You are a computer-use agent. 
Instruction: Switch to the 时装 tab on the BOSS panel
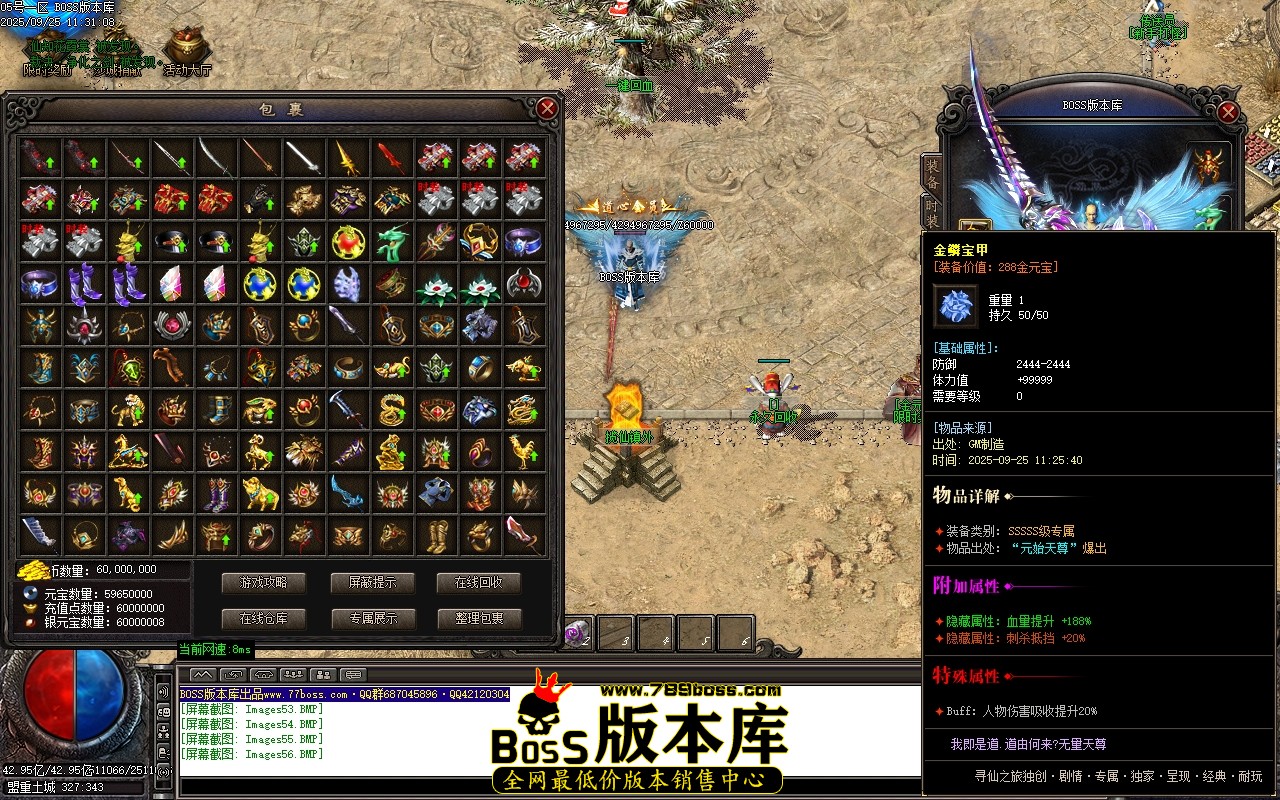tap(933, 213)
